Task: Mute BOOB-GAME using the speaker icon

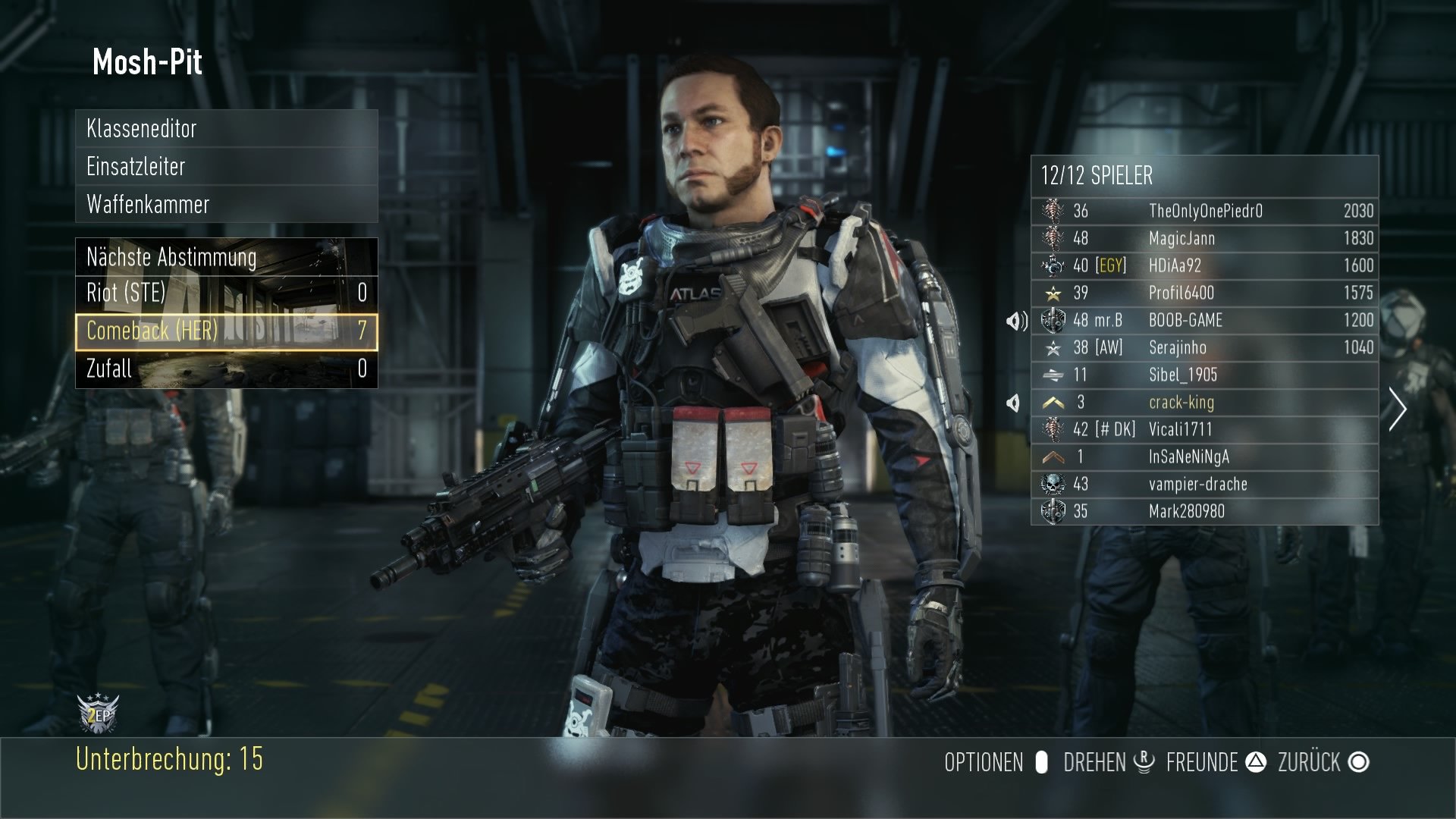Action: click(1018, 321)
